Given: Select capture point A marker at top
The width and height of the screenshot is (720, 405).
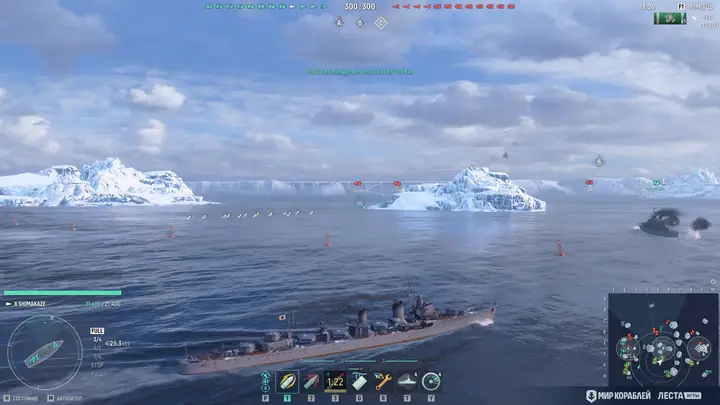Looking at the screenshot, I should click(x=339, y=22).
